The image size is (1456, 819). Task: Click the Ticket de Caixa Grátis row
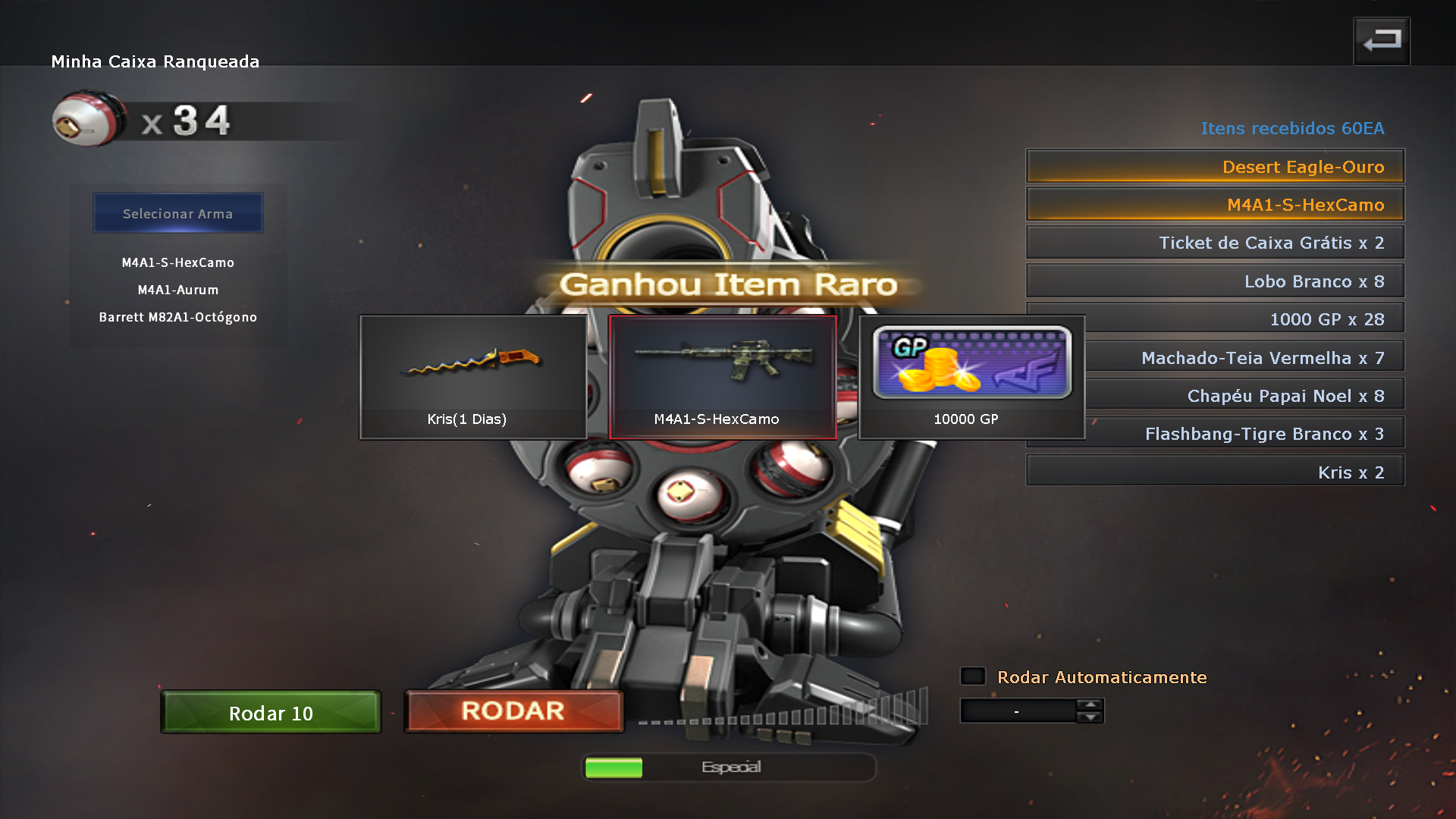1215,243
